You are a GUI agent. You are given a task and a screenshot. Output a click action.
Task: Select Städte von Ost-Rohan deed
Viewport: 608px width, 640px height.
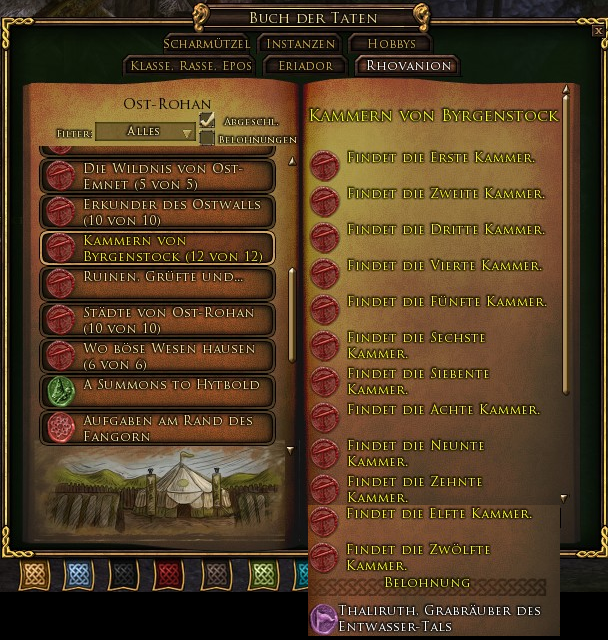point(157,320)
